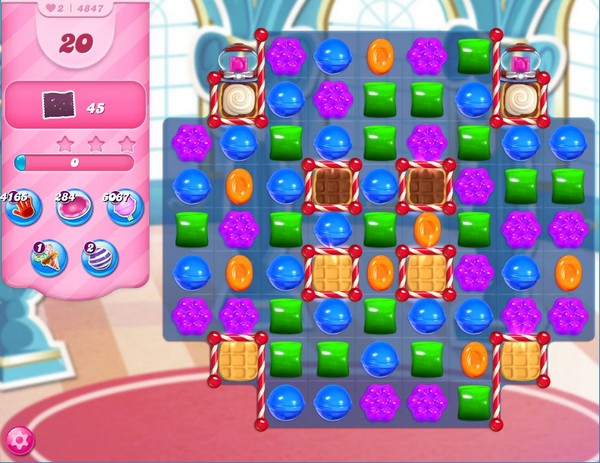Open the pink gear settings button

pos(19,439)
